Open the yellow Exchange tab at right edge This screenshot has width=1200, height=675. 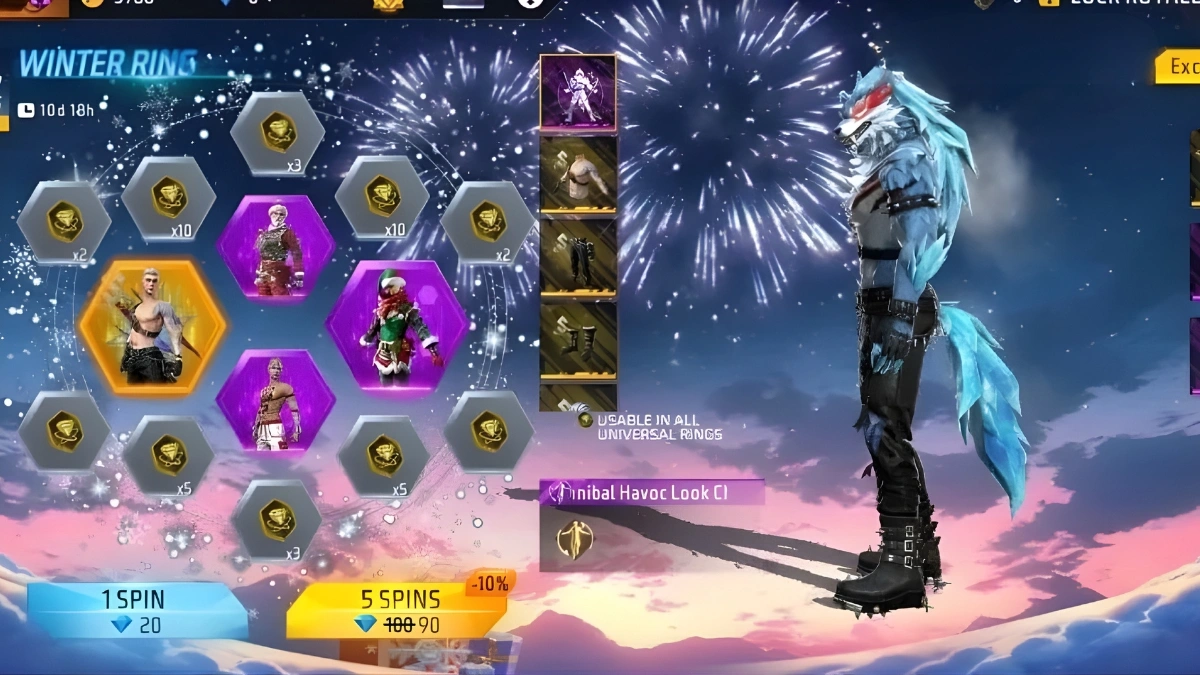point(1178,67)
